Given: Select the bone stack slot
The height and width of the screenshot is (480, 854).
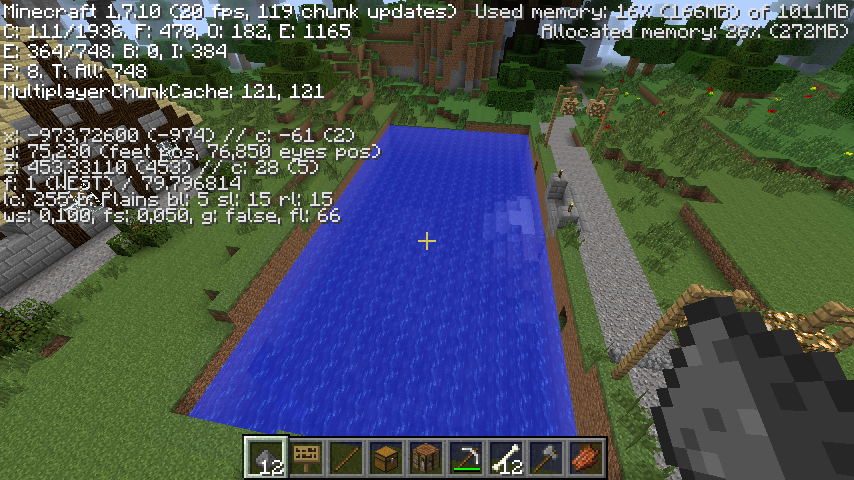Looking at the screenshot, I should (x=507, y=457).
